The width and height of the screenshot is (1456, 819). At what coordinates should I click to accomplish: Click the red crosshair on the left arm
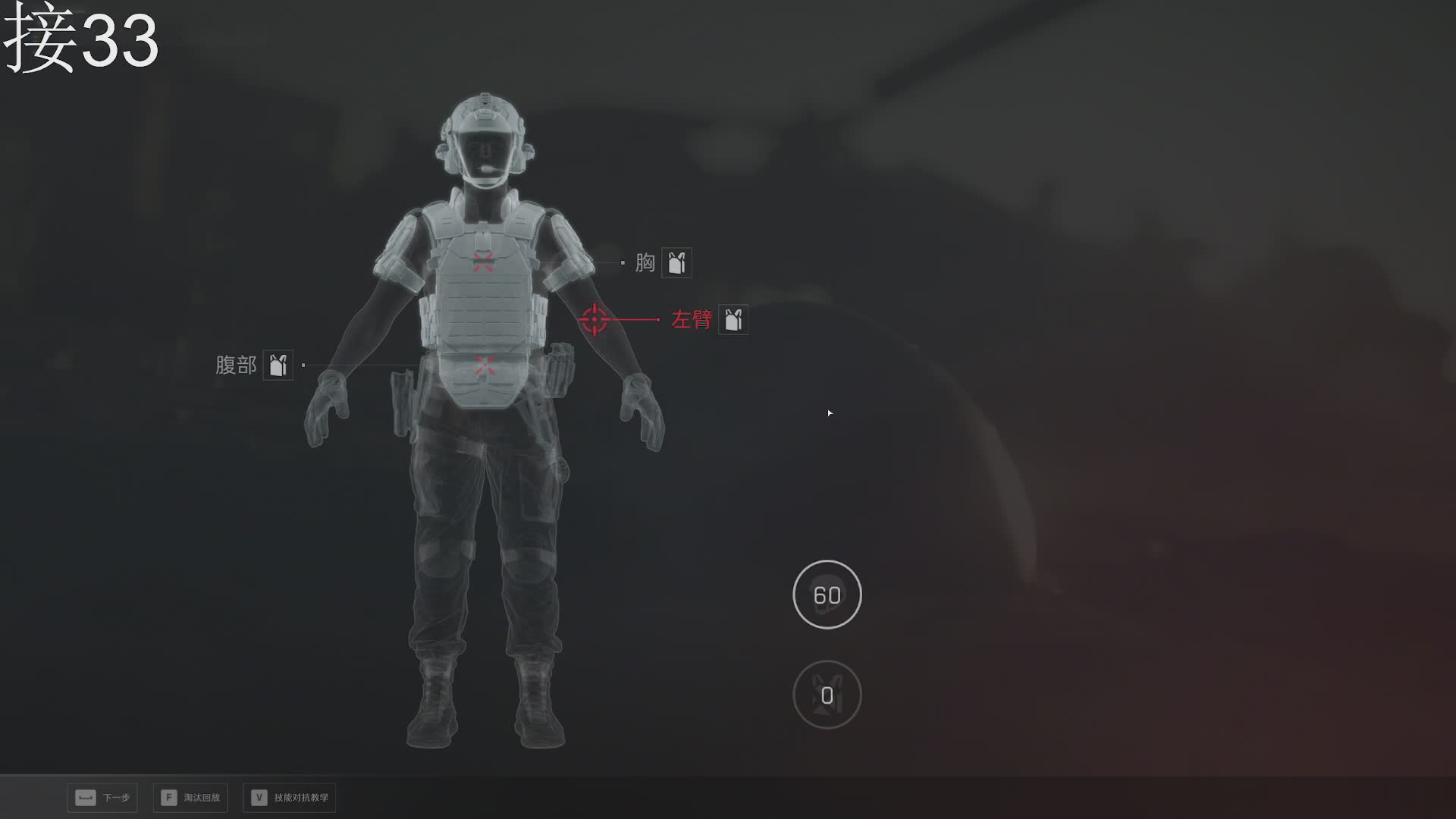(x=595, y=320)
